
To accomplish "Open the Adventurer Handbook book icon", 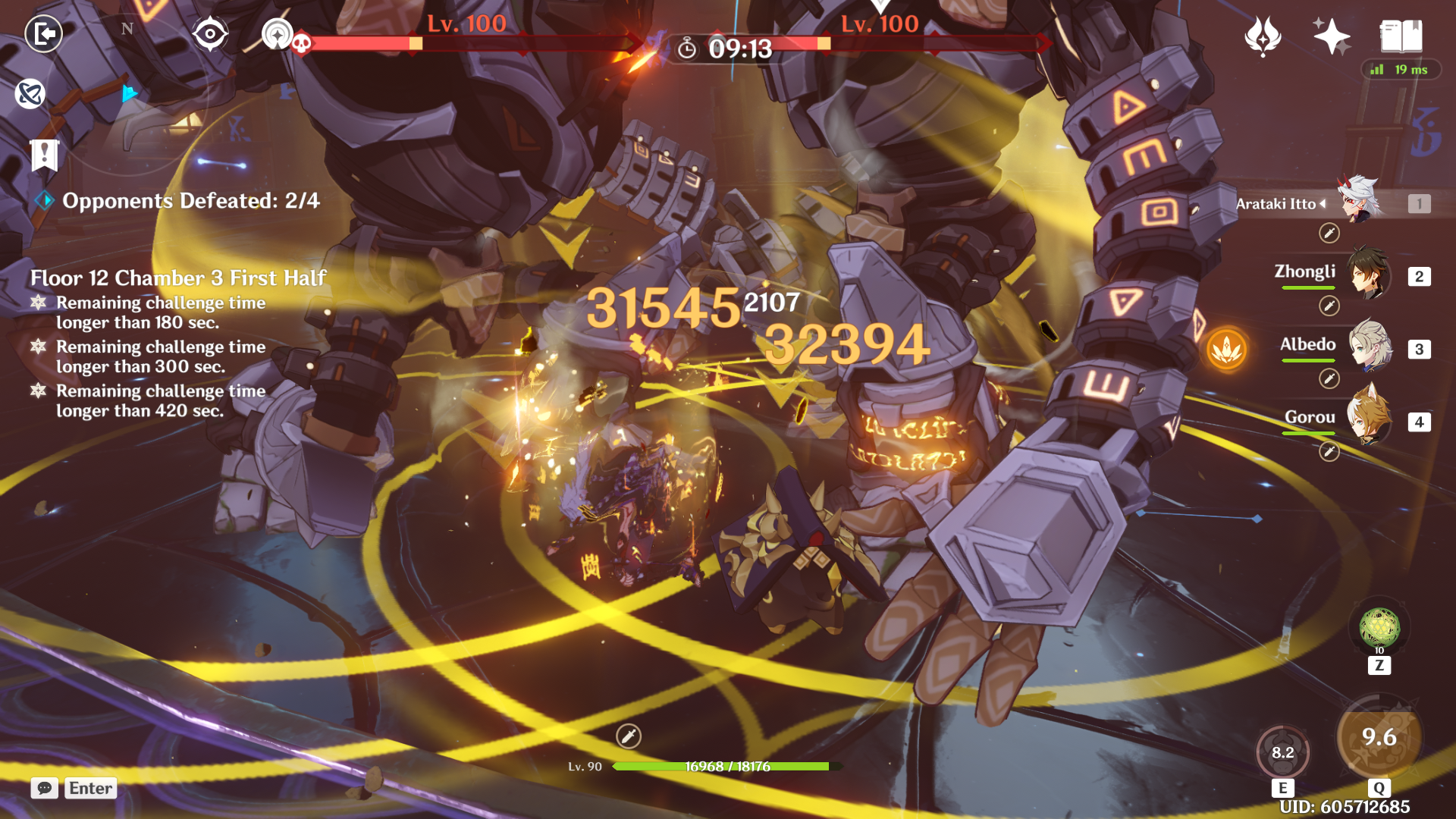I will tap(1401, 36).
